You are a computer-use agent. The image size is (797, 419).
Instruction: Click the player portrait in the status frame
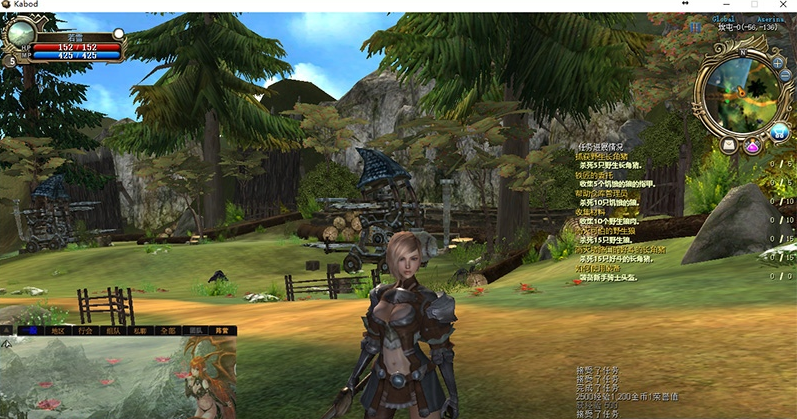19,34
